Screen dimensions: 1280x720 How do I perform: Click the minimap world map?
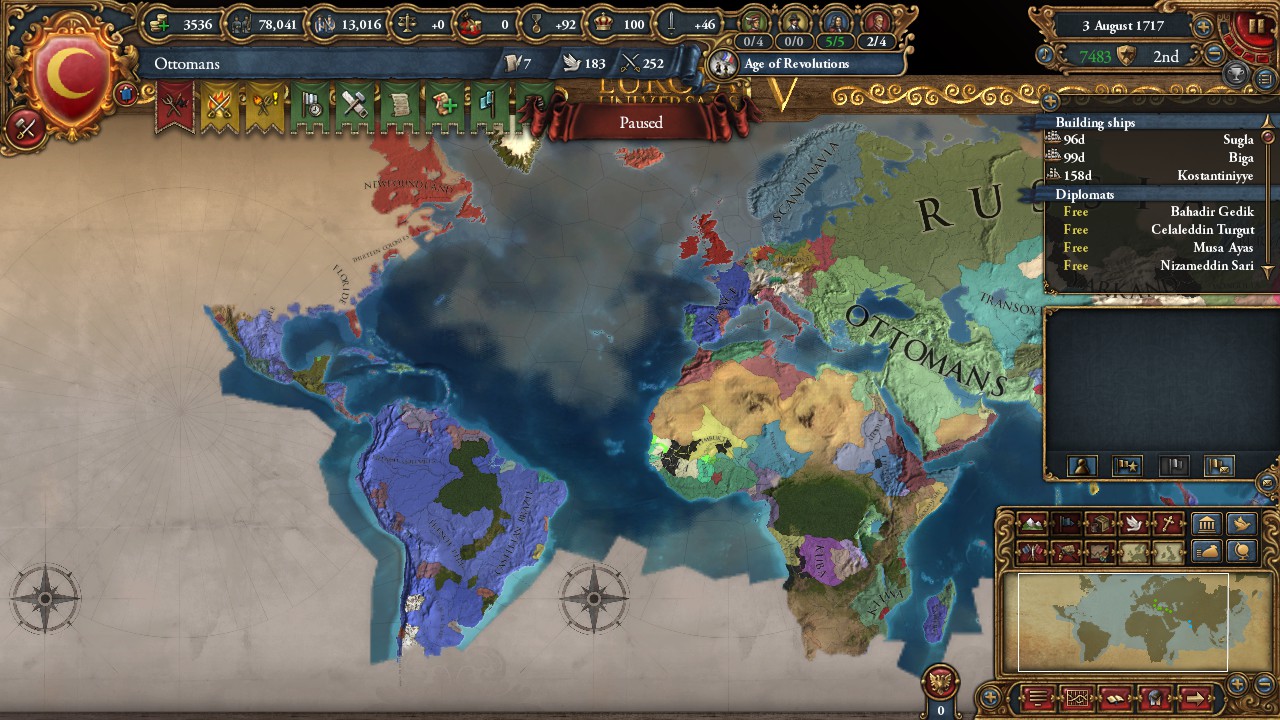click(x=1120, y=620)
